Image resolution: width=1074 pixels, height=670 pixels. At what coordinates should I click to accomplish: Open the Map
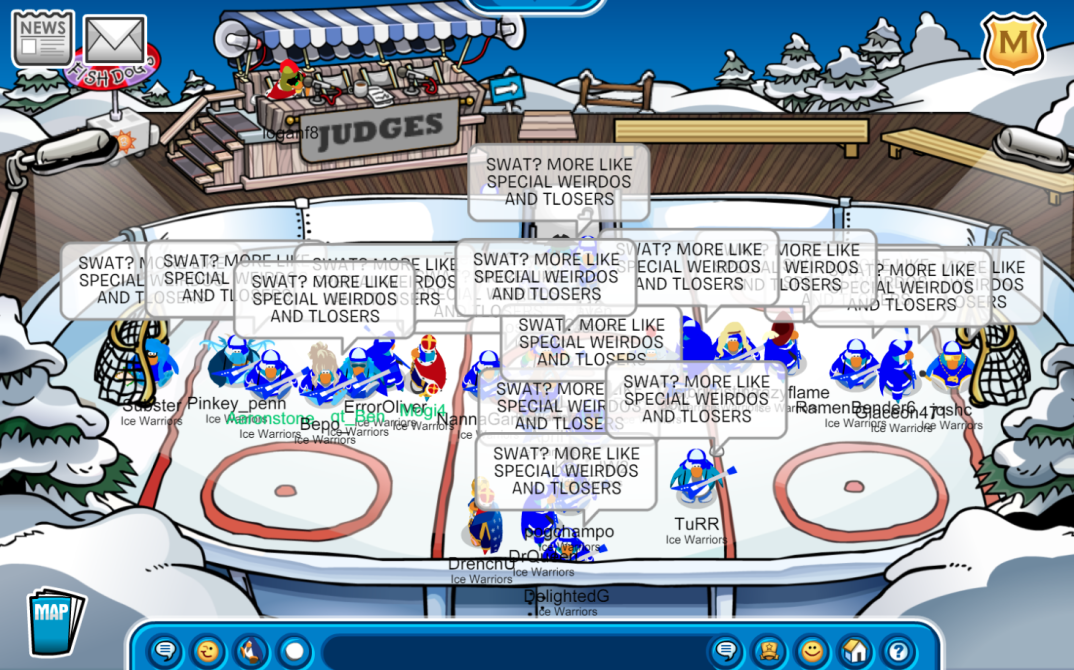(x=54, y=622)
